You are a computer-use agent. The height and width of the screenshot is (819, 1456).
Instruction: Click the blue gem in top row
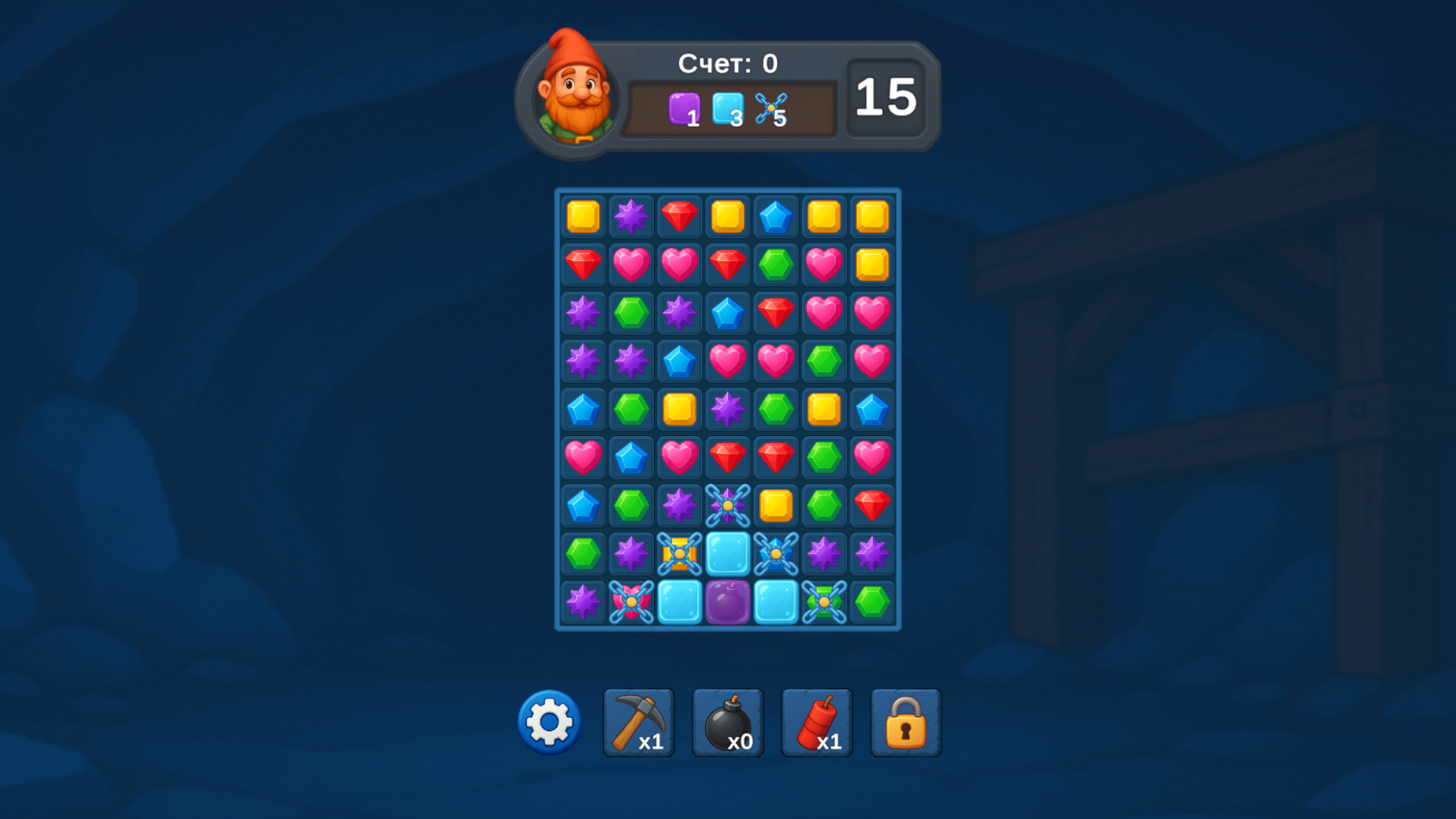777,218
